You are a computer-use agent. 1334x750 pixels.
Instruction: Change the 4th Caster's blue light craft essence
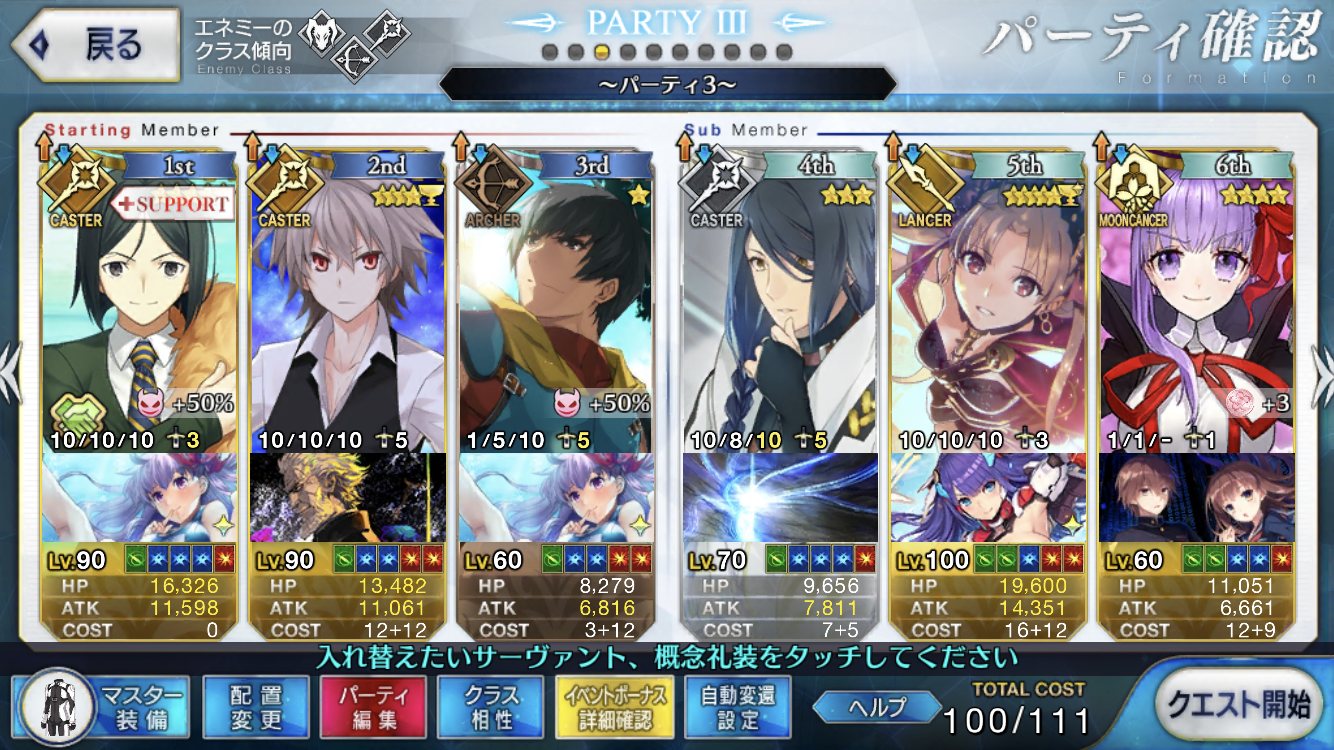pos(779,497)
